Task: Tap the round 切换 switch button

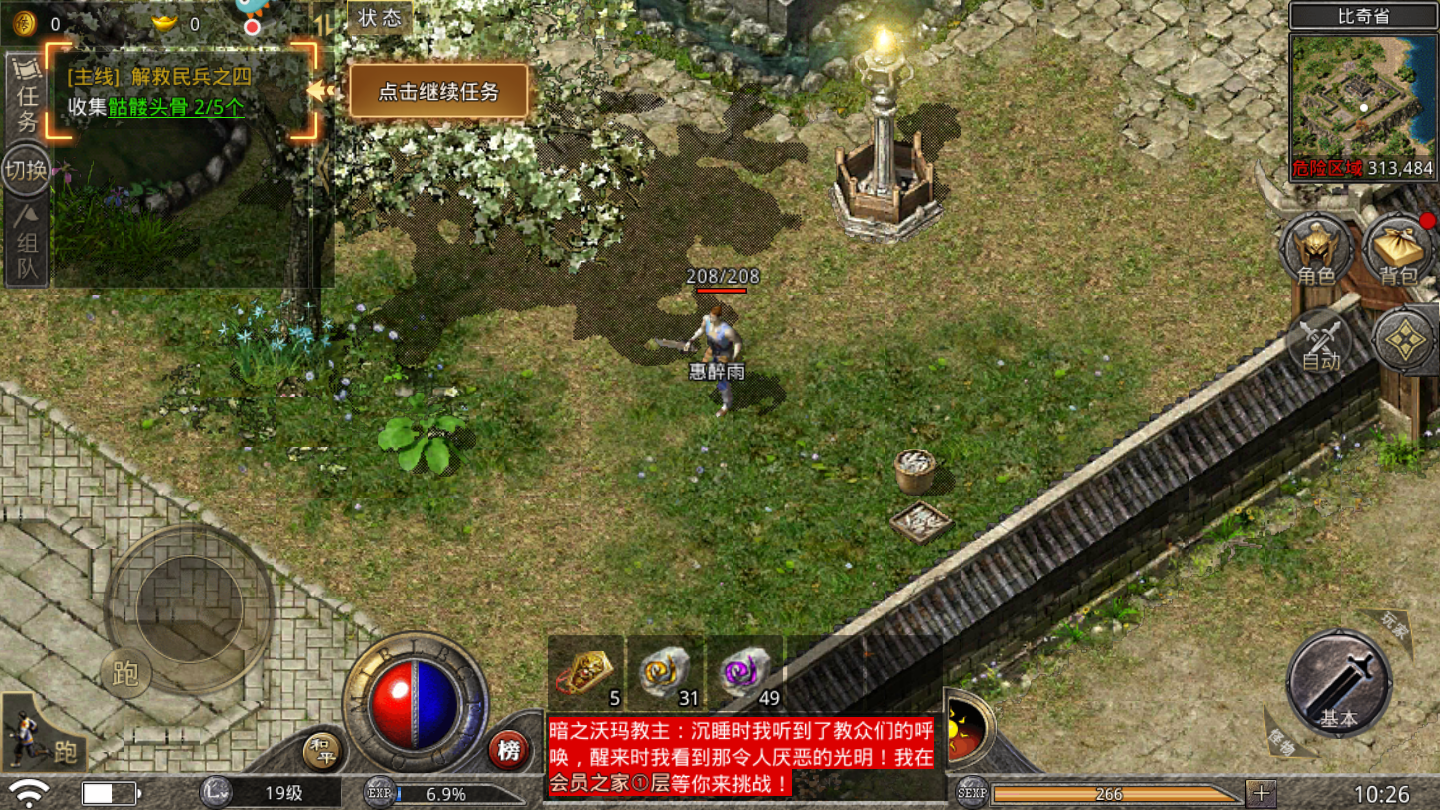Action: click(26, 170)
